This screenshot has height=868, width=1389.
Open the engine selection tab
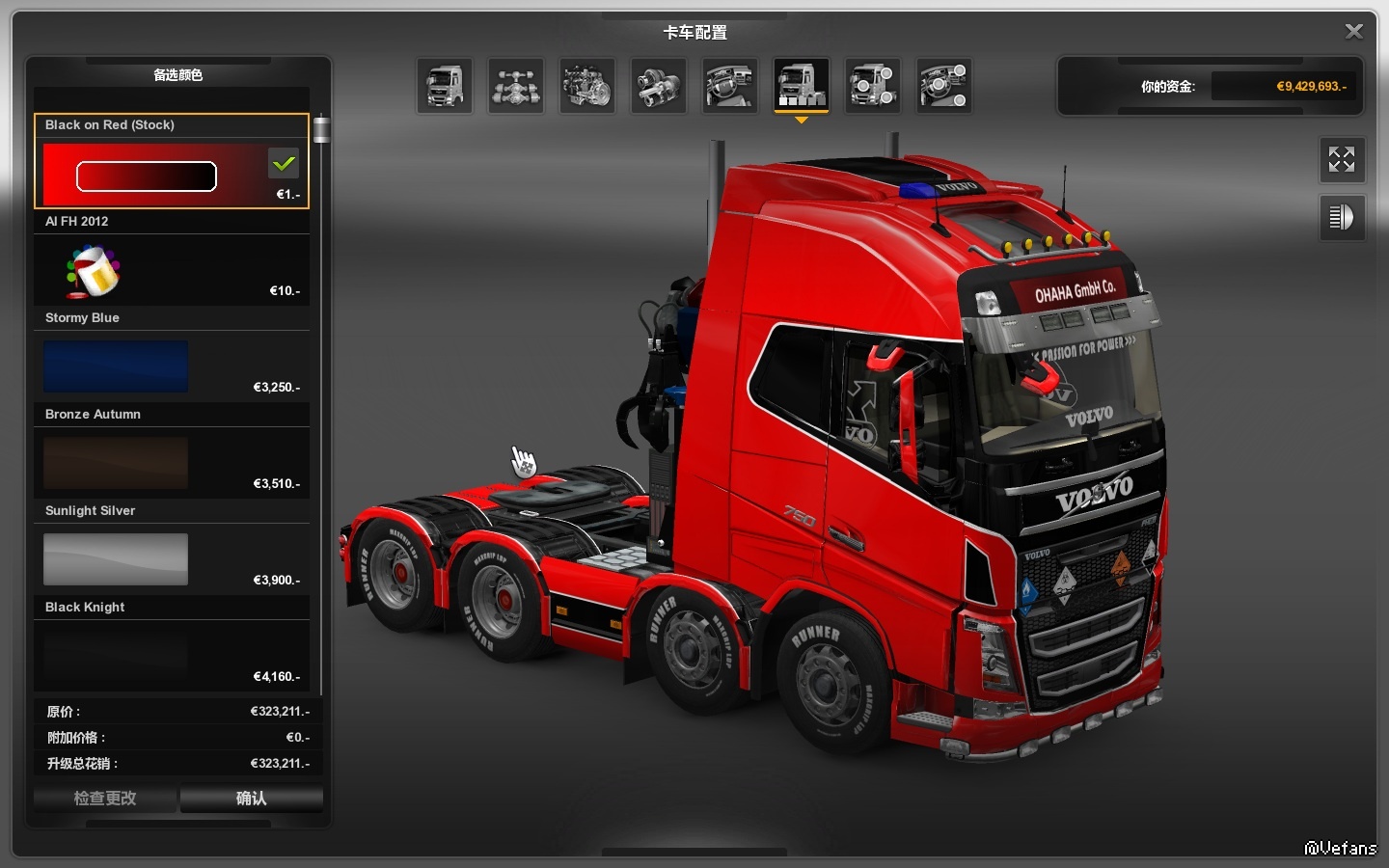coord(587,86)
